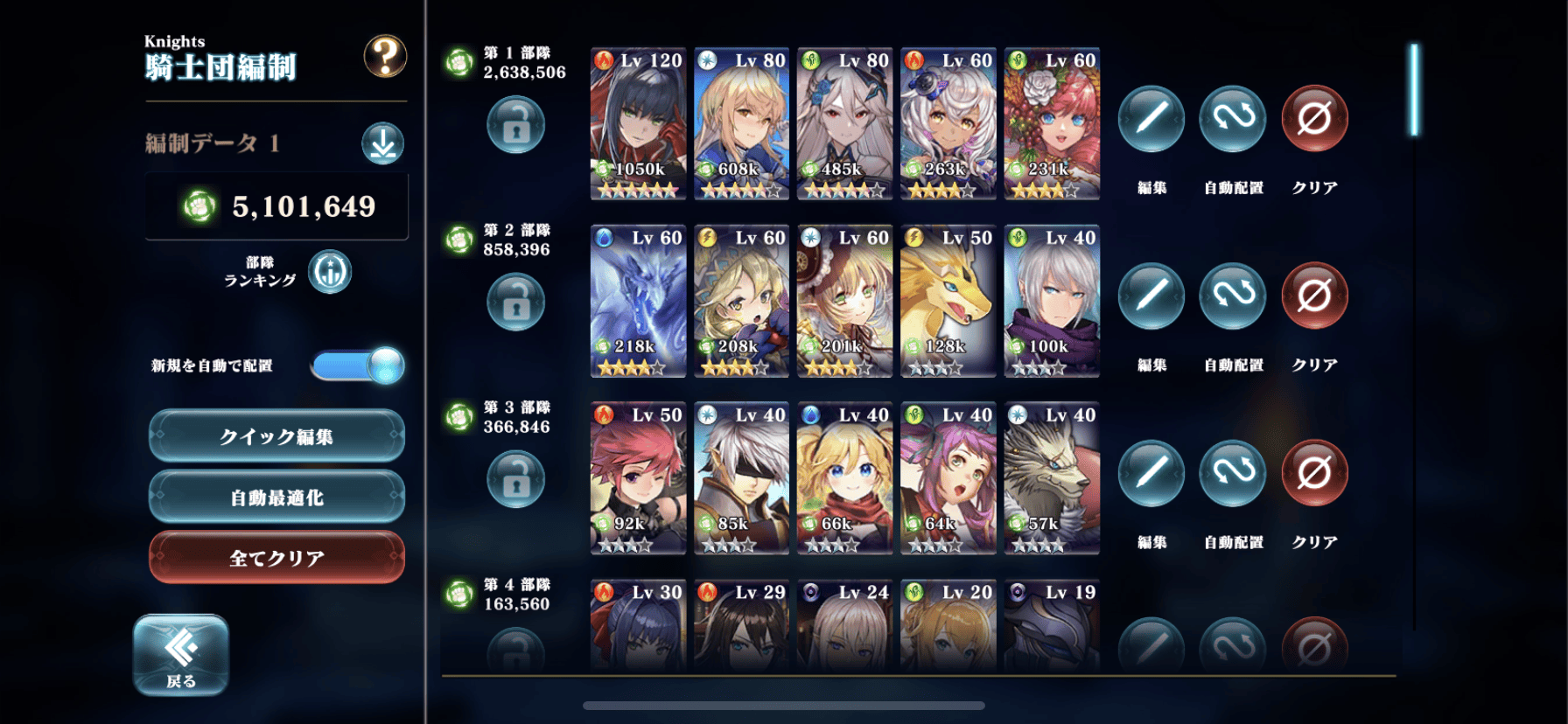1568x724 pixels.
Task: Toggle the lock icon for squad 1
Action: point(515,125)
